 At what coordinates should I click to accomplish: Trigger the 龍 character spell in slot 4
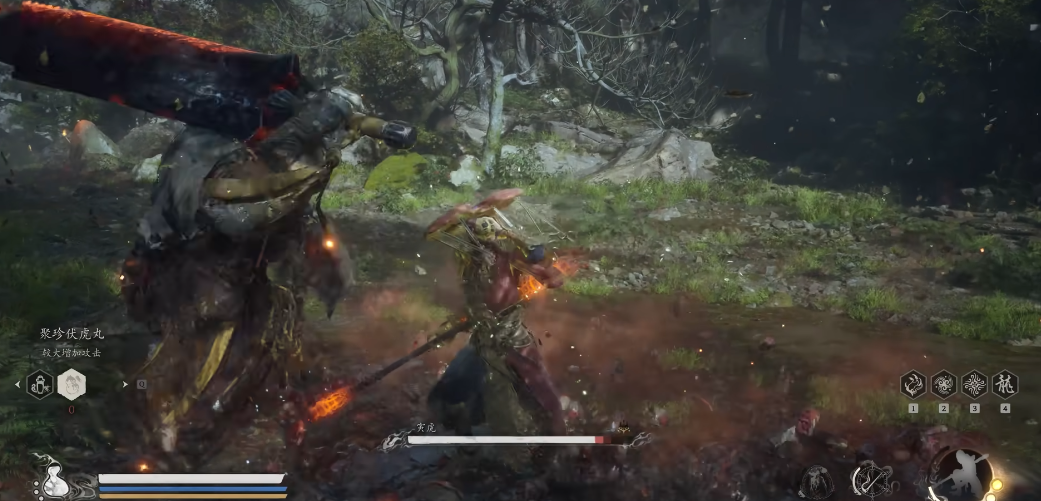1004,384
